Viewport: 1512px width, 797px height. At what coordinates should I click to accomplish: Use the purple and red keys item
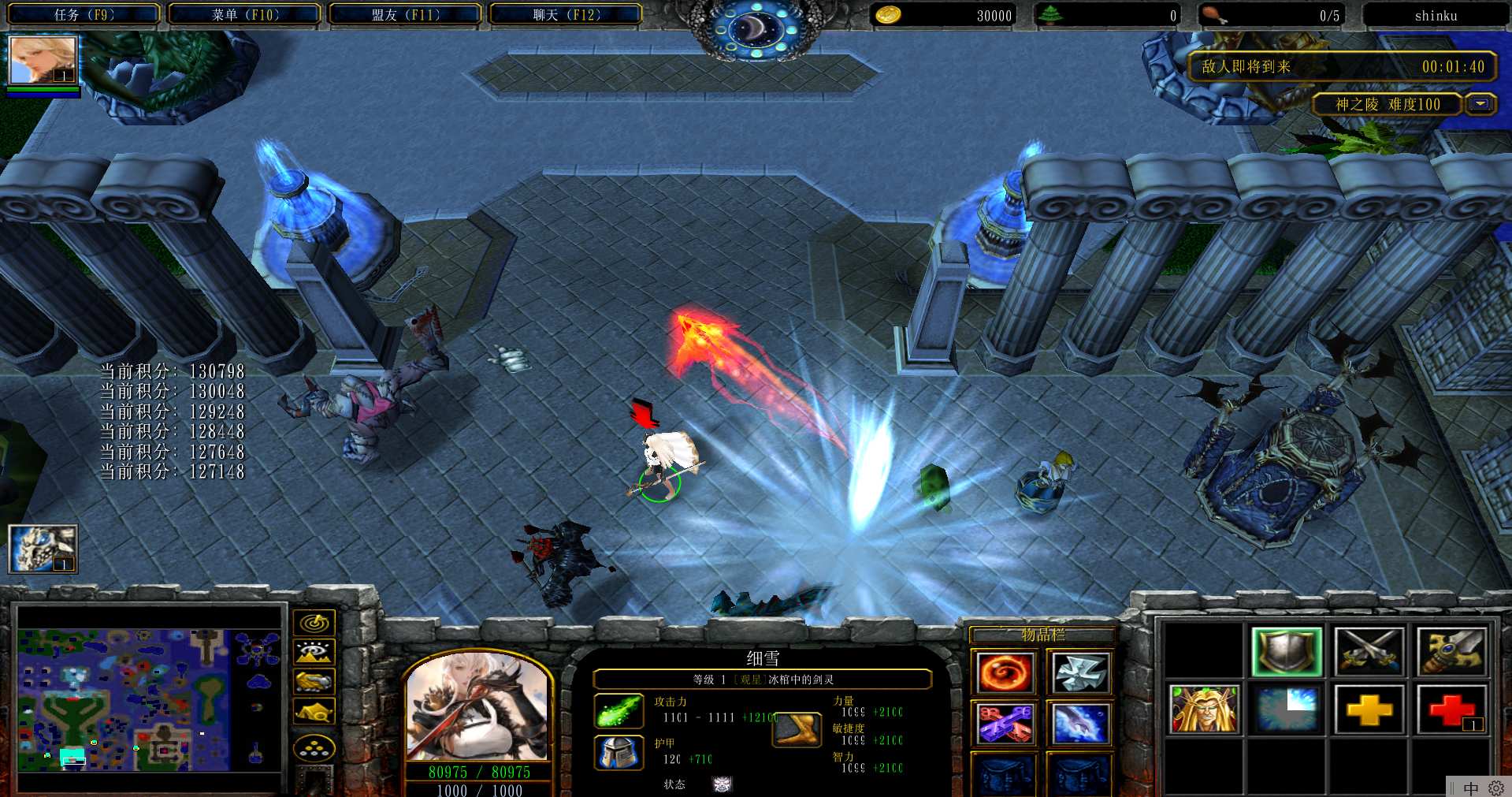click(1004, 723)
